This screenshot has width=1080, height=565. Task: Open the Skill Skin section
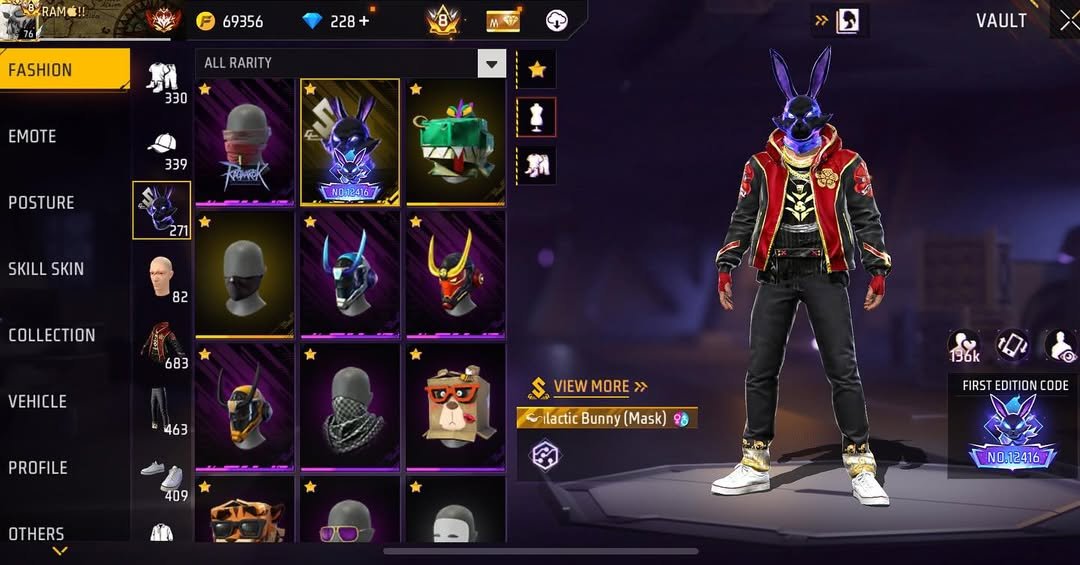[x=46, y=268]
